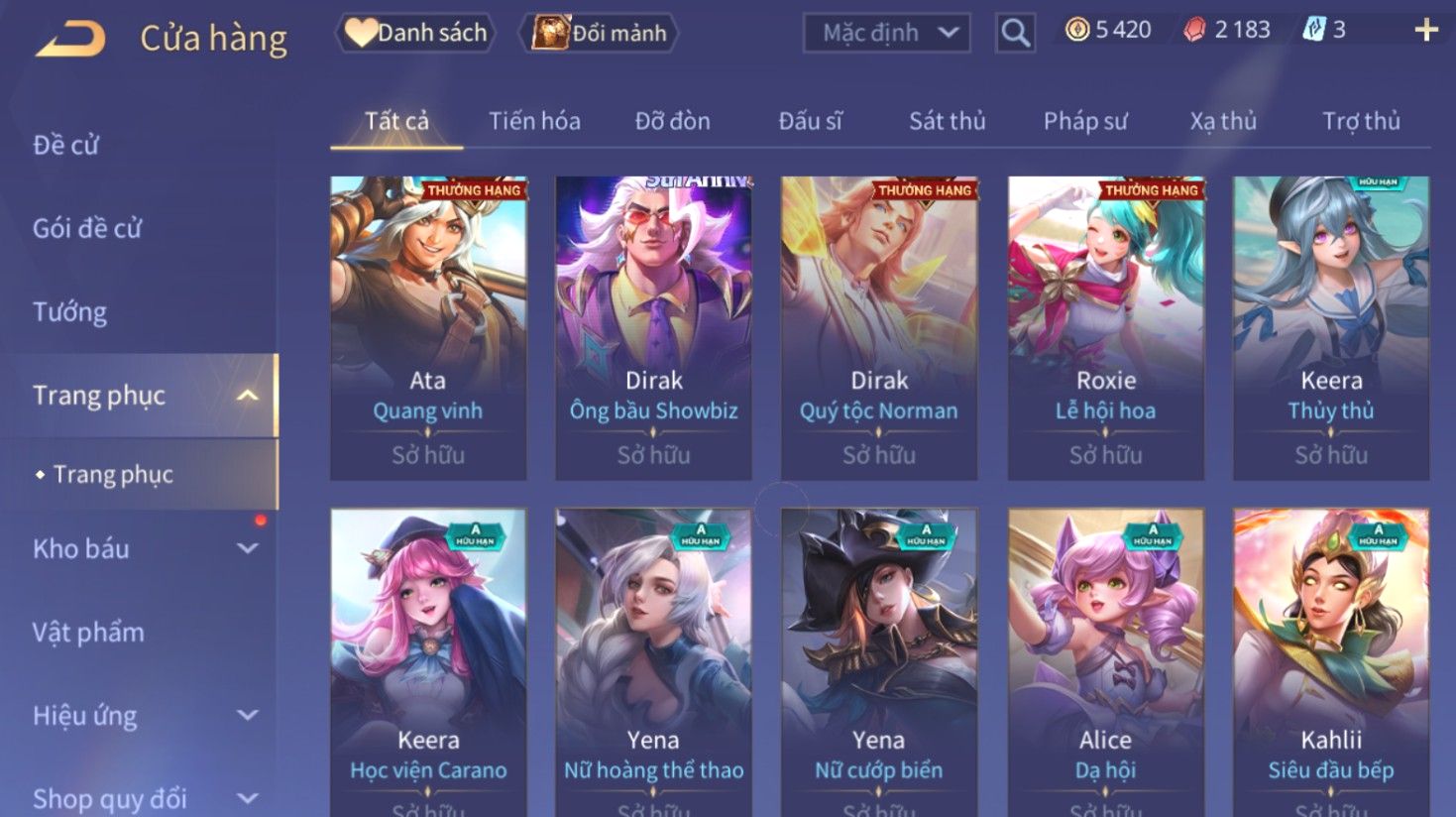Switch to the Pháp sư tab
The height and width of the screenshot is (817, 1456).
point(1085,121)
